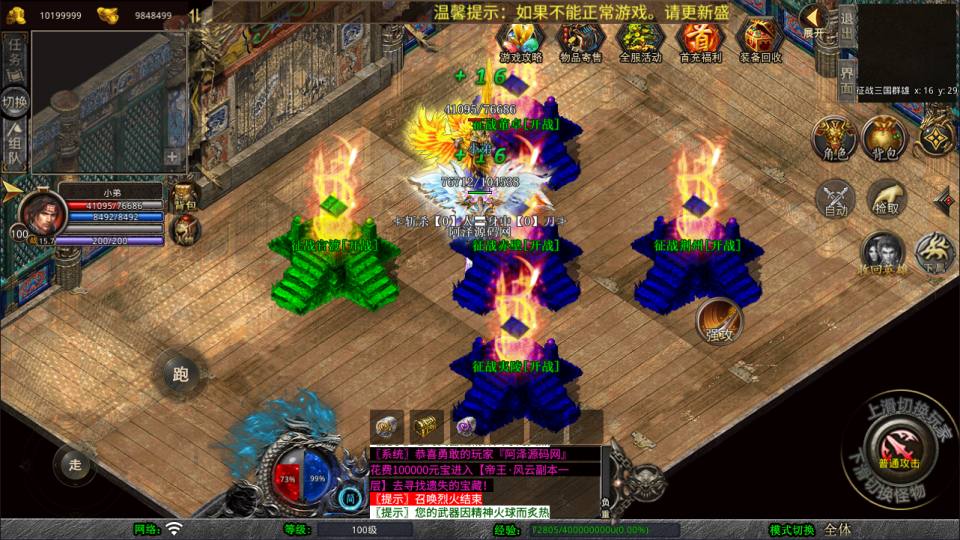Open the 装备回收 equipment recycle chest icon
The image size is (960, 540).
(x=760, y=39)
